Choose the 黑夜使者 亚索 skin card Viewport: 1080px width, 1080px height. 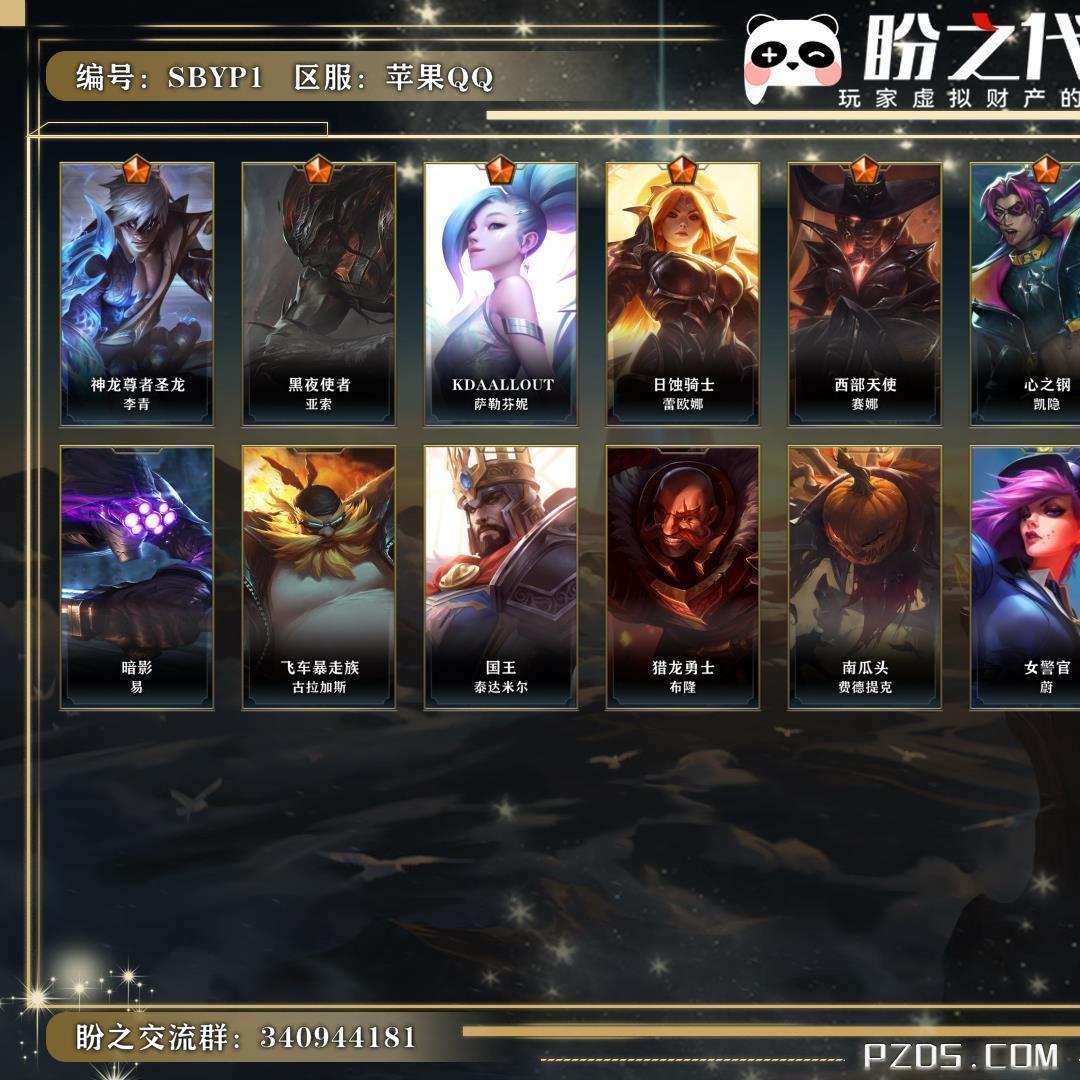319,294
